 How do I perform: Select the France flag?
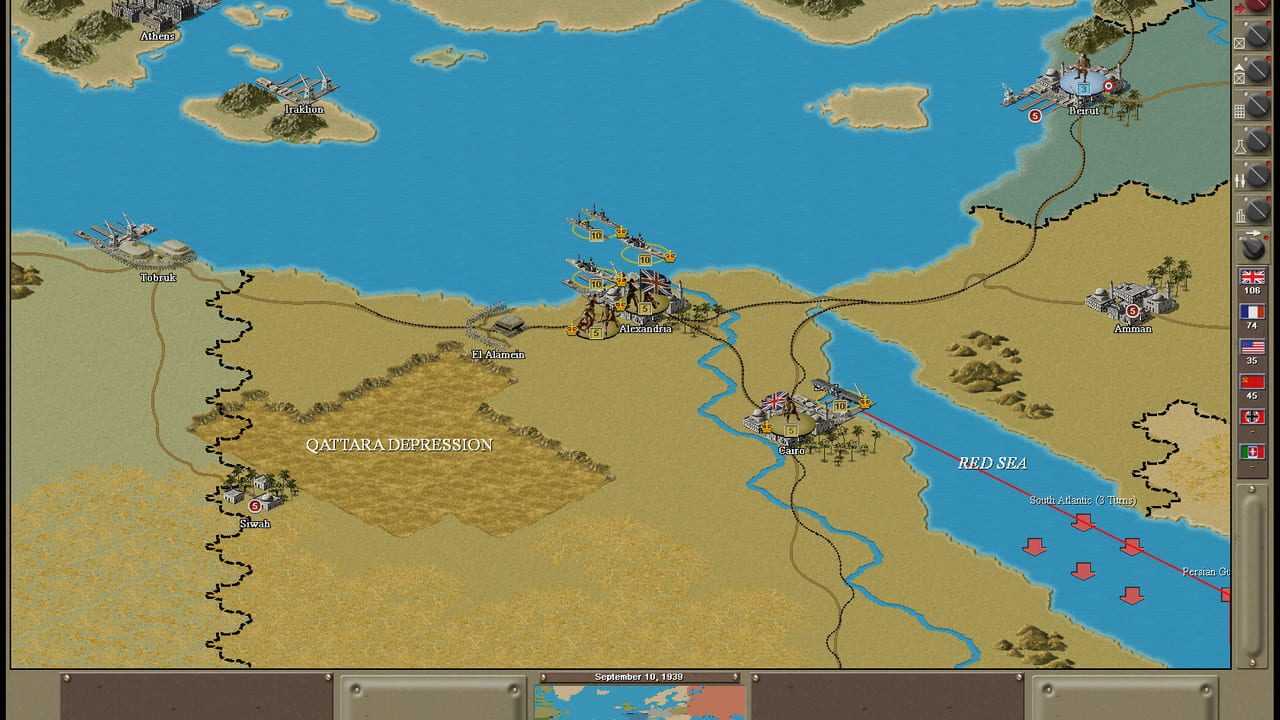pyautogui.click(x=1251, y=312)
